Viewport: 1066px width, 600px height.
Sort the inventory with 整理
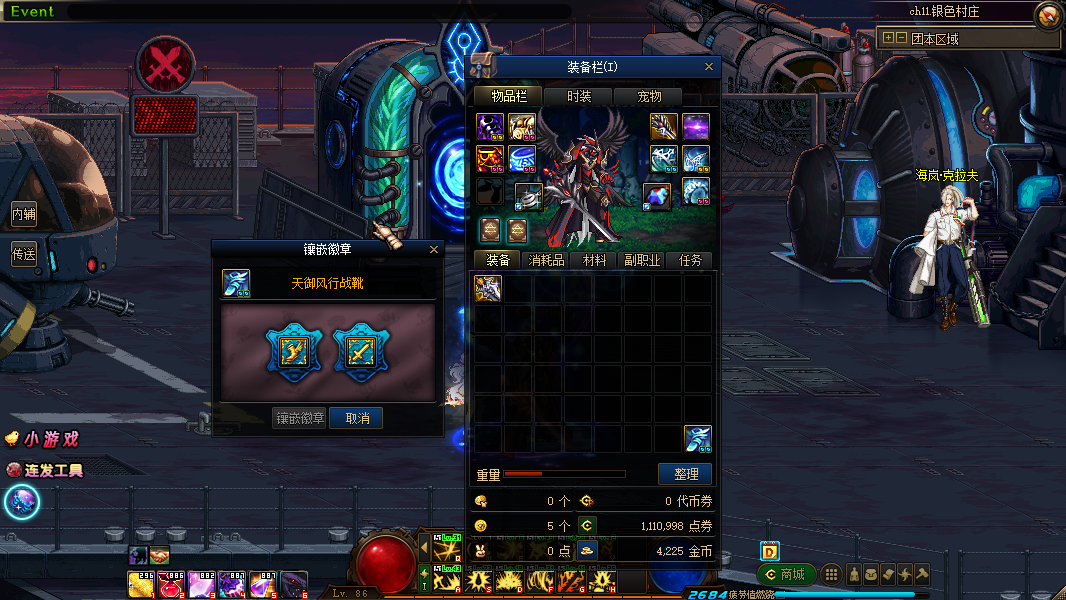click(685, 474)
